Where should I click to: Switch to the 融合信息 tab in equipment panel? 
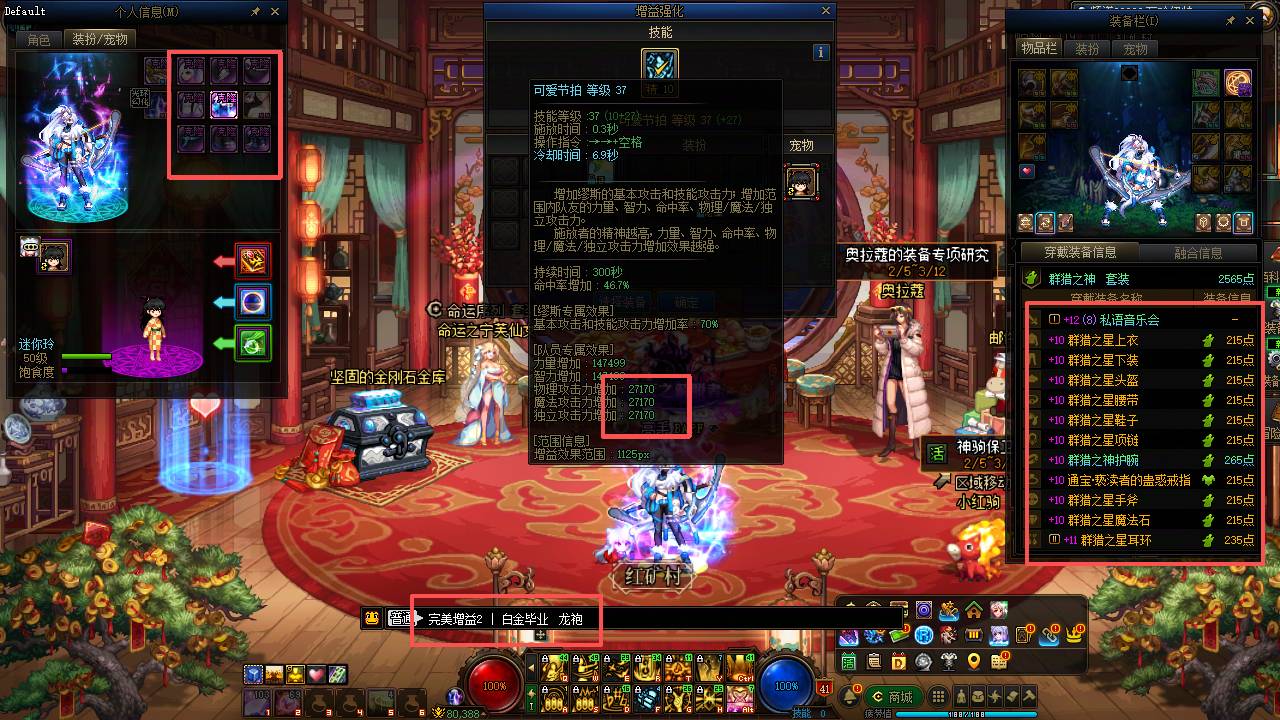tap(1198, 252)
